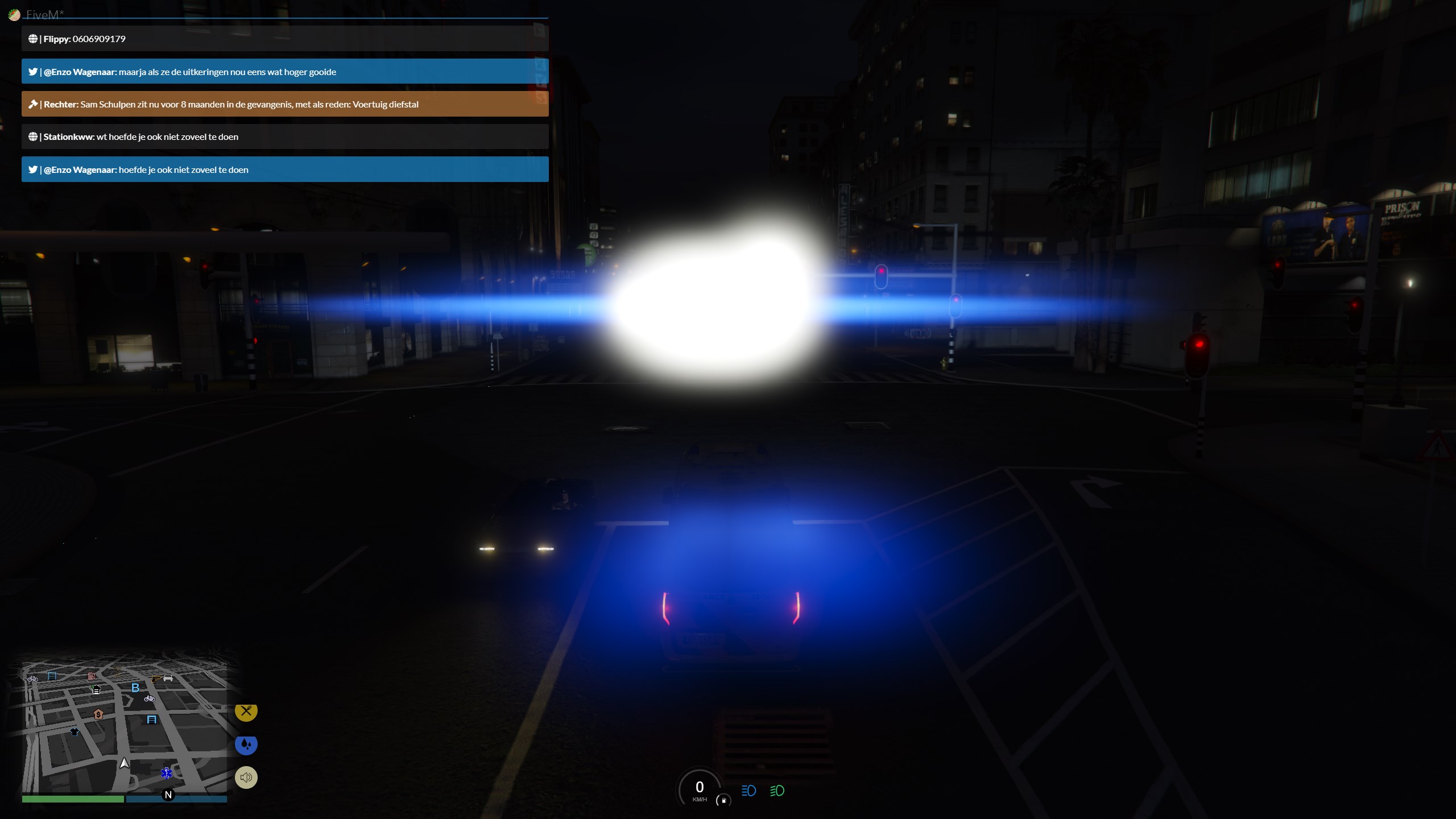Select the white car marker on minimap
The width and height of the screenshot is (1456, 819).
[168, 677]
